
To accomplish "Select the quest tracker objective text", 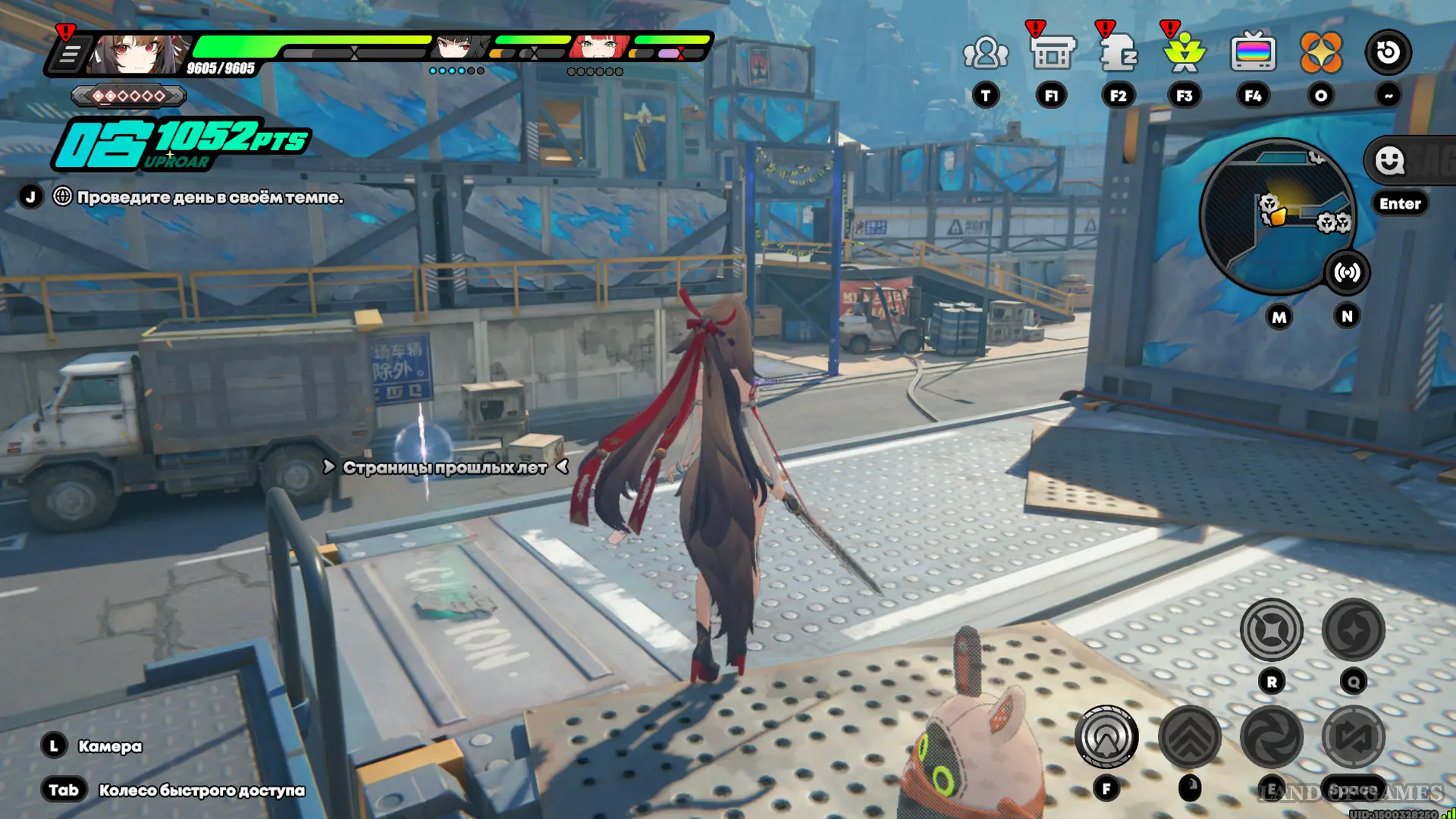I will (x=210, y=197).
